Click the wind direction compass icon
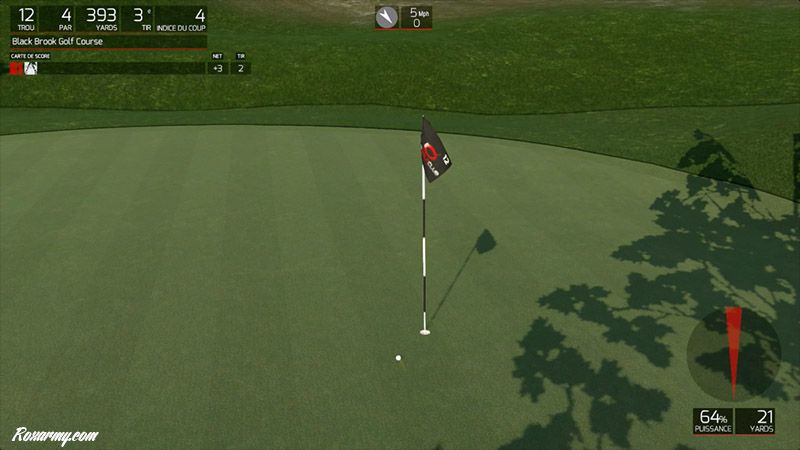 (387, 17)
